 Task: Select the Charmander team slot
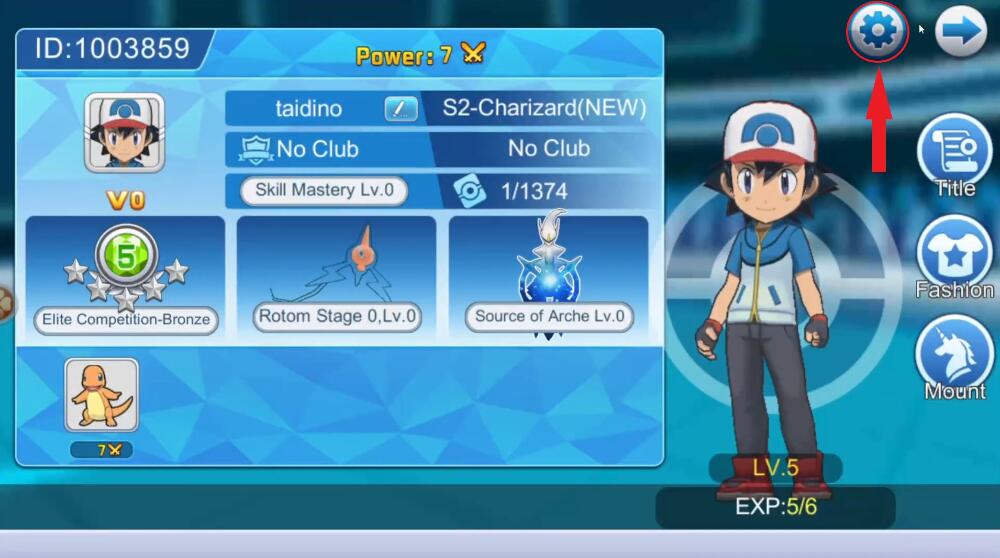101,395
